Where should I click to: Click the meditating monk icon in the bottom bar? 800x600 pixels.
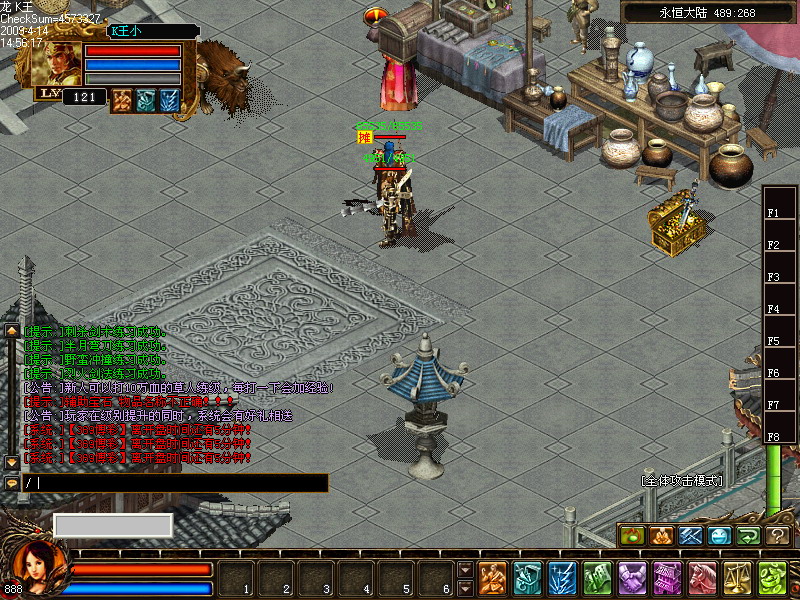click(493, 579)
